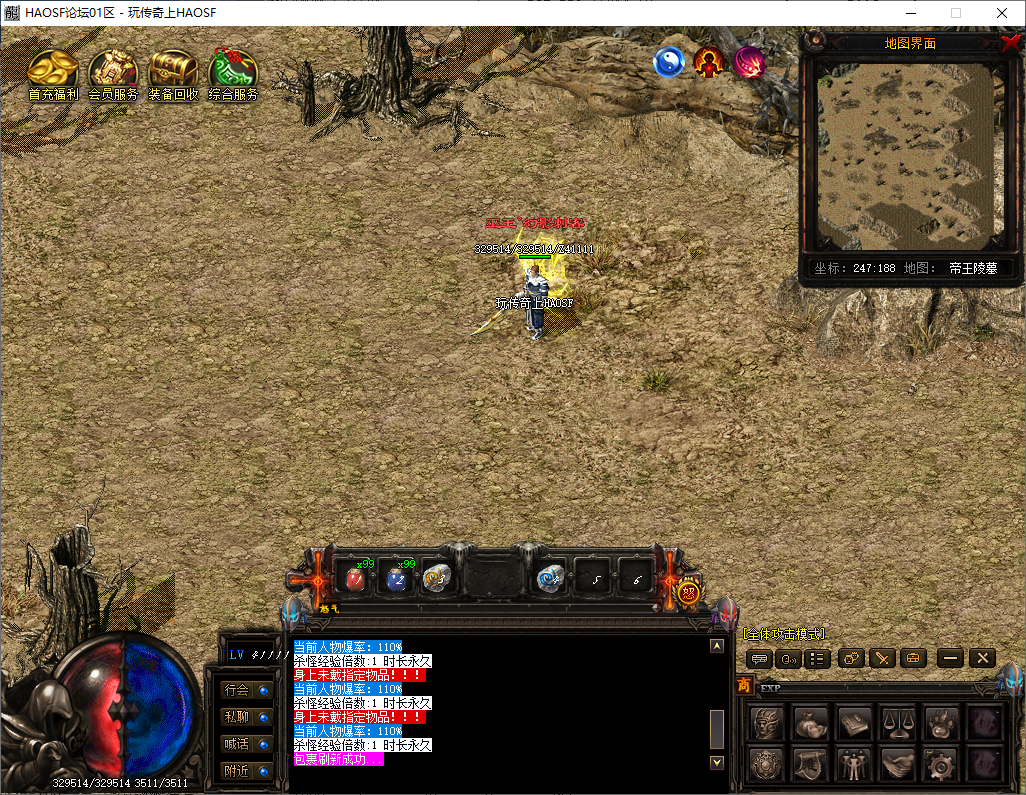Open the 首充福利 first-recharge bonus menu
Screen dimensions: 1026x795
tap(53, 72)
